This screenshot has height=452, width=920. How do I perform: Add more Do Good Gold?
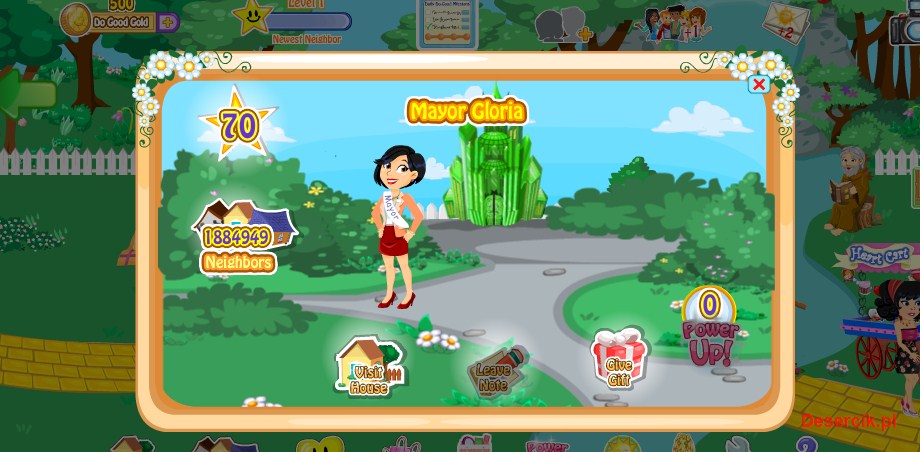pos(167,21)
